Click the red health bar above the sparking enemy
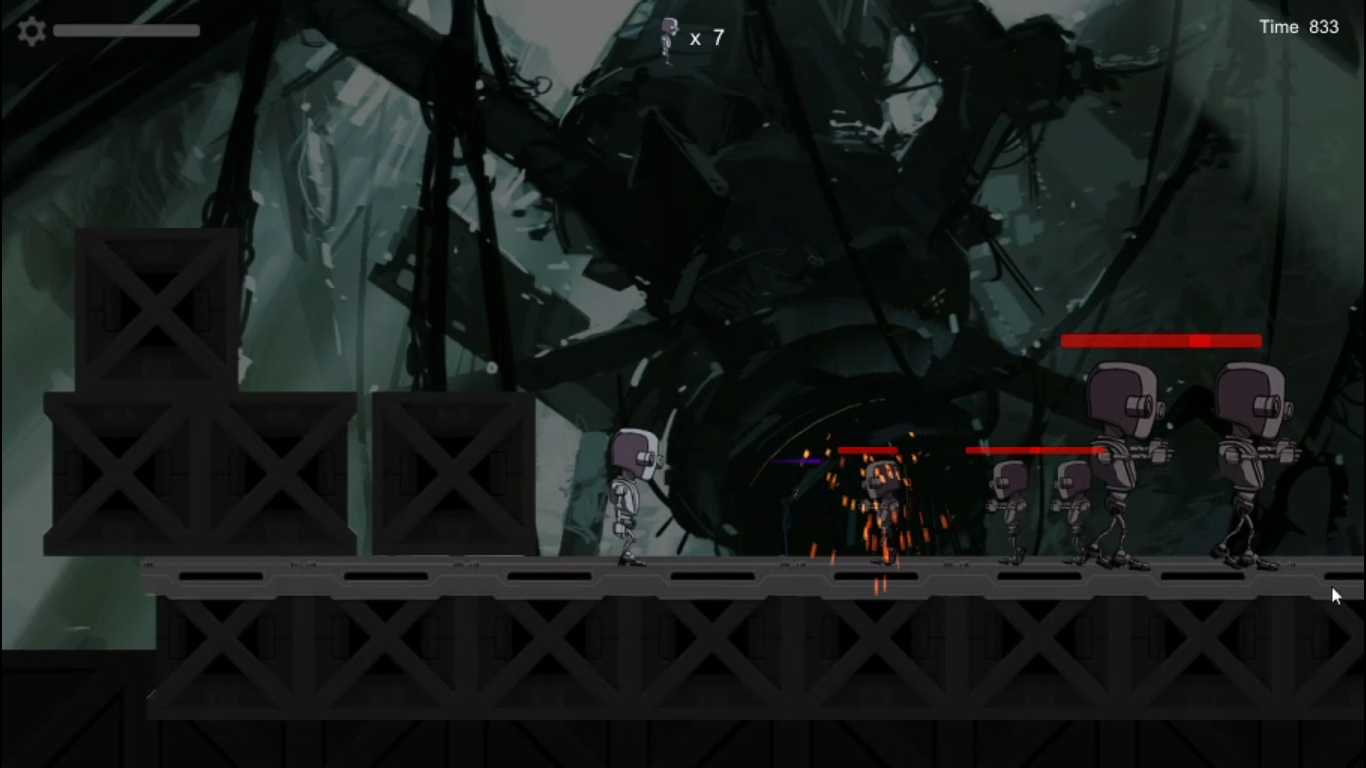Image resolution: width=1366 pixels, height=768 pixels. (x=870, y=450)
